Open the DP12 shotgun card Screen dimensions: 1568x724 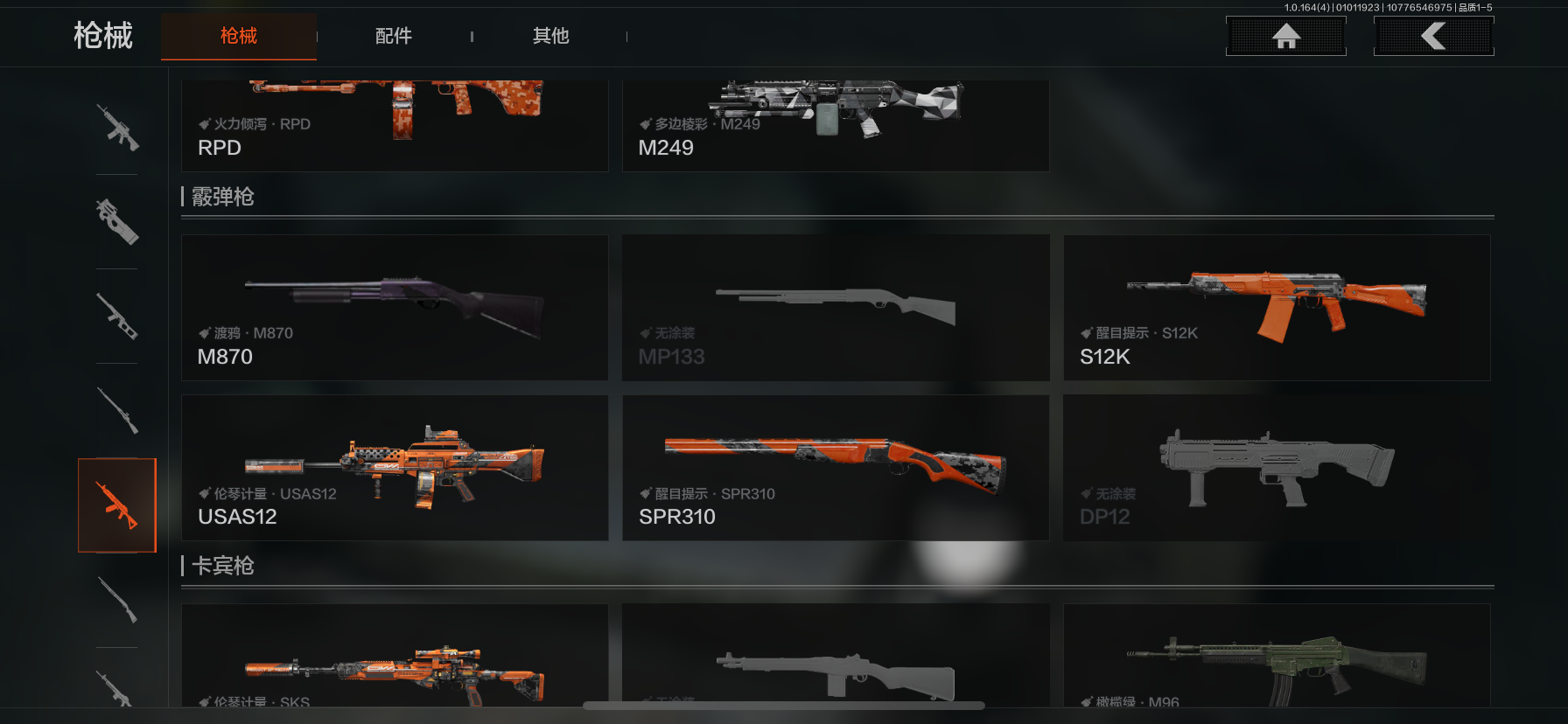click(x=1277, y=468)
